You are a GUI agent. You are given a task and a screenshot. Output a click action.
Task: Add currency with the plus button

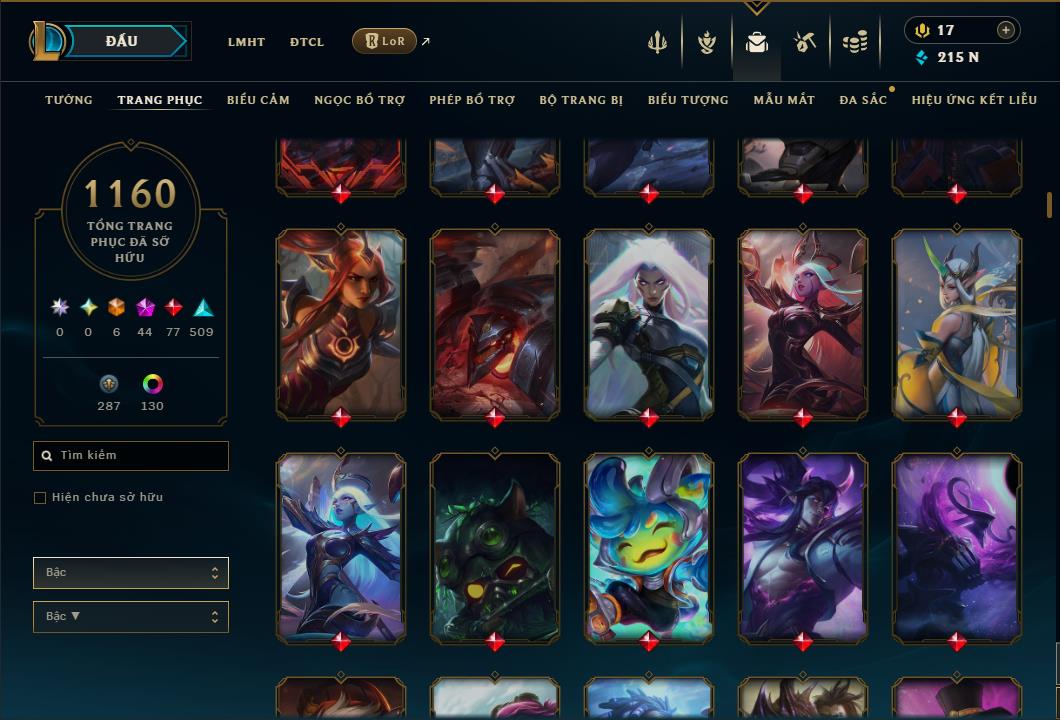1005,30
